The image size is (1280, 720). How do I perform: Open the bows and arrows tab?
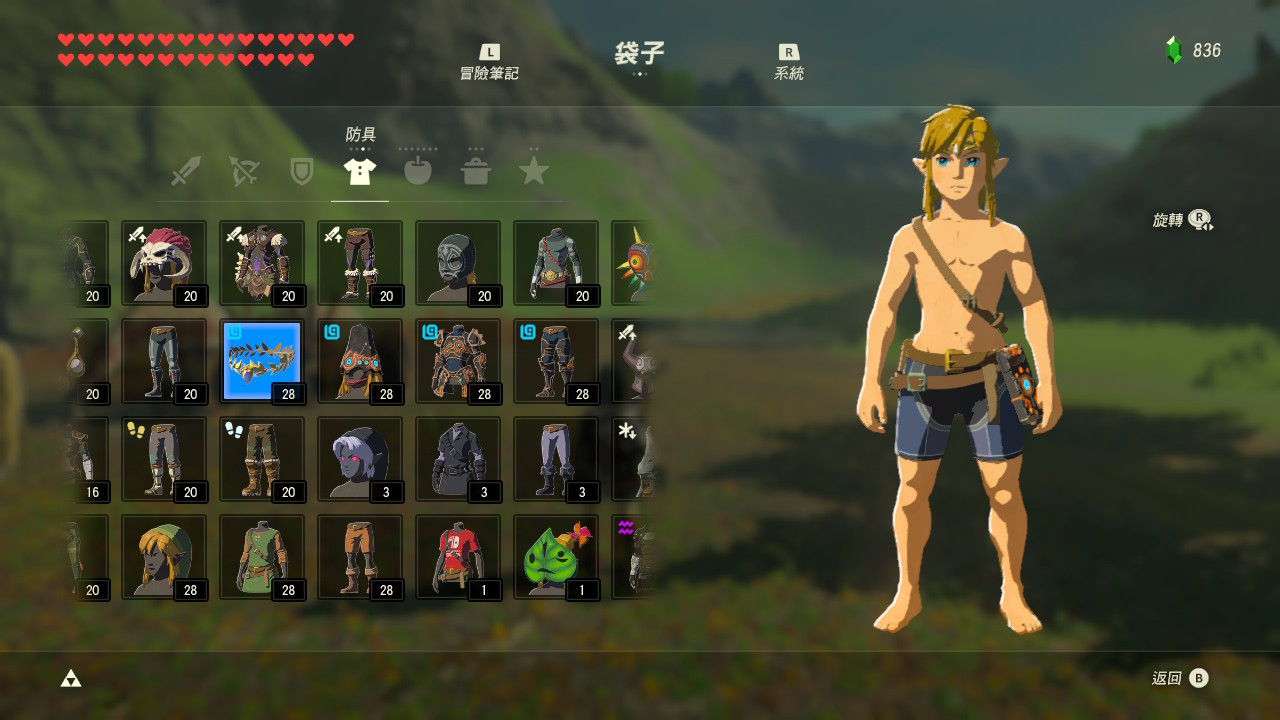pos(243,171)
